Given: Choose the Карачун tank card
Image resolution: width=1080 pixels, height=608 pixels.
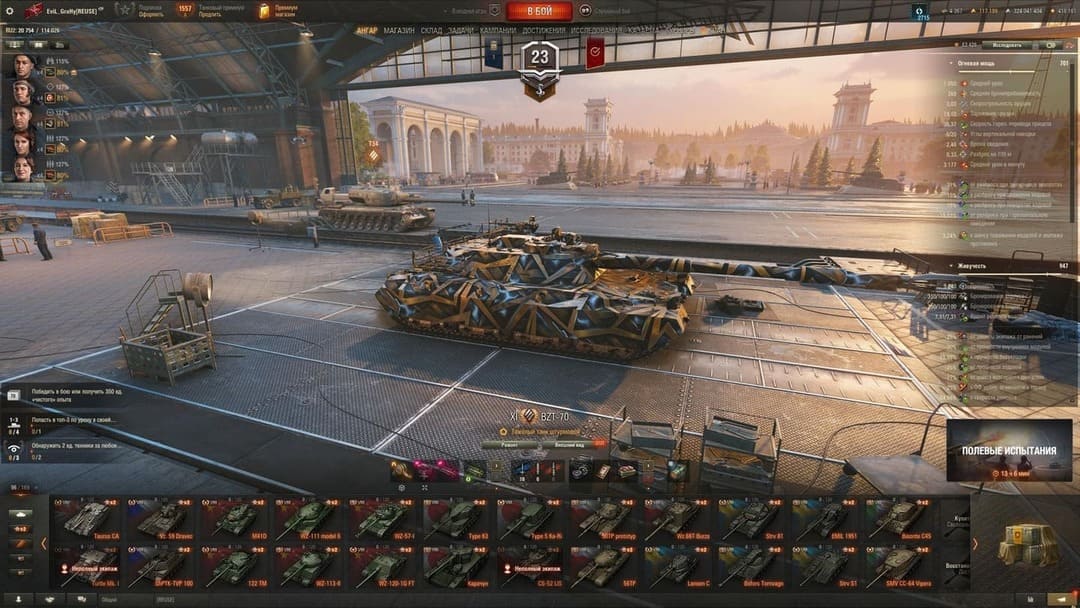Looking at the screenshot, I should click(457, 568).
